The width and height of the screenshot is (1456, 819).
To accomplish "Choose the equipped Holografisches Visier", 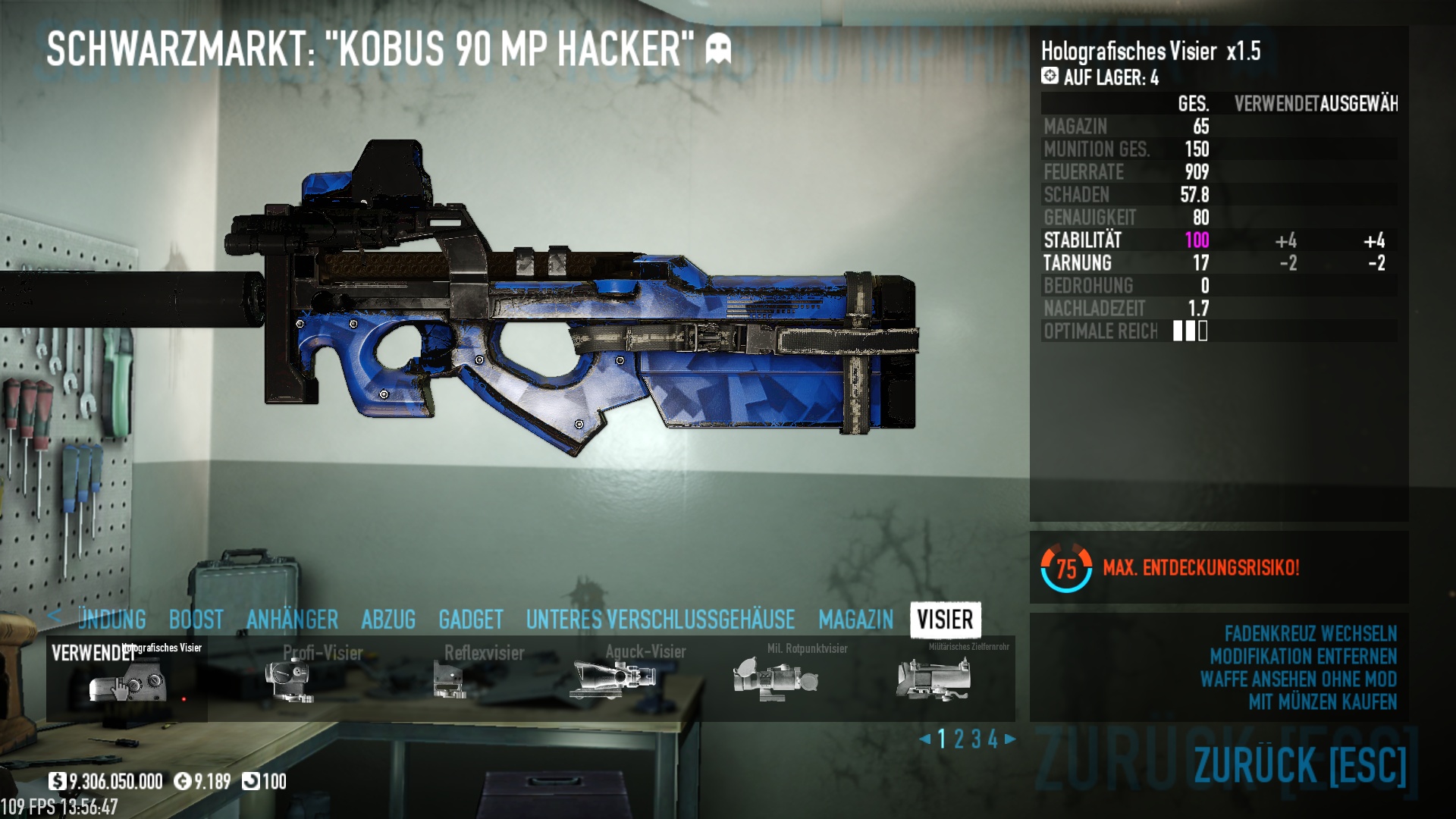I will (127, 679).
